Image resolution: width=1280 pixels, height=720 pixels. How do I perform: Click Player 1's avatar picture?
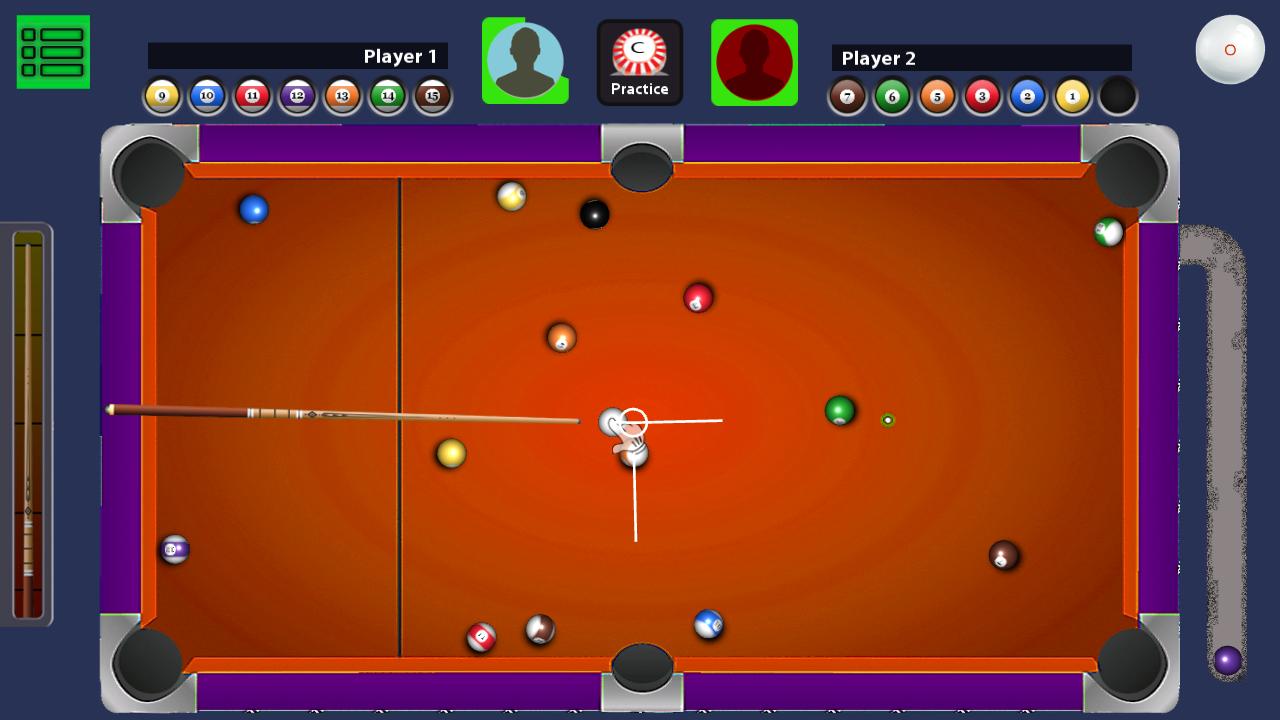click(524, 60)
